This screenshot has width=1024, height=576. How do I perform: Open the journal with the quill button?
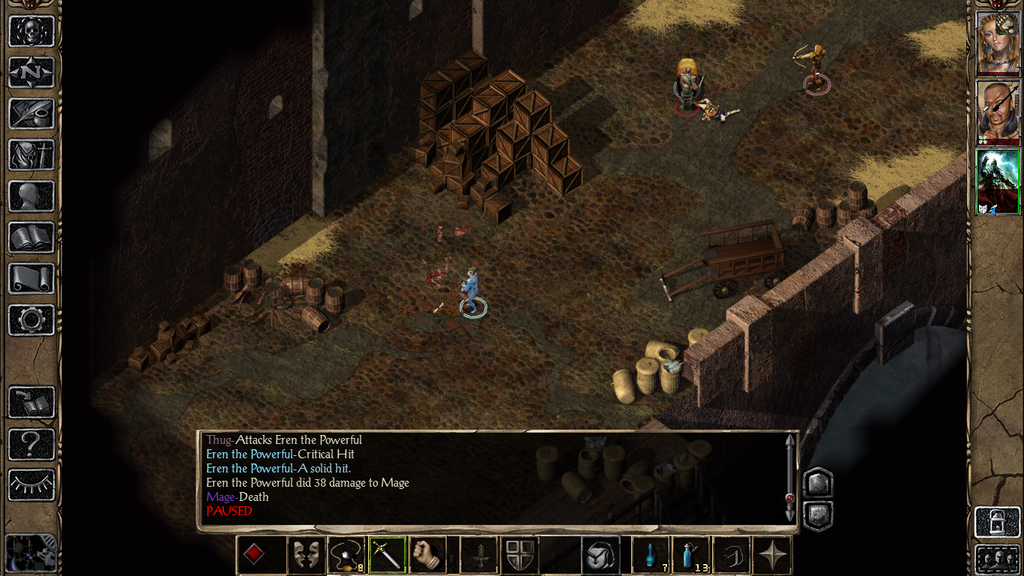31,113
